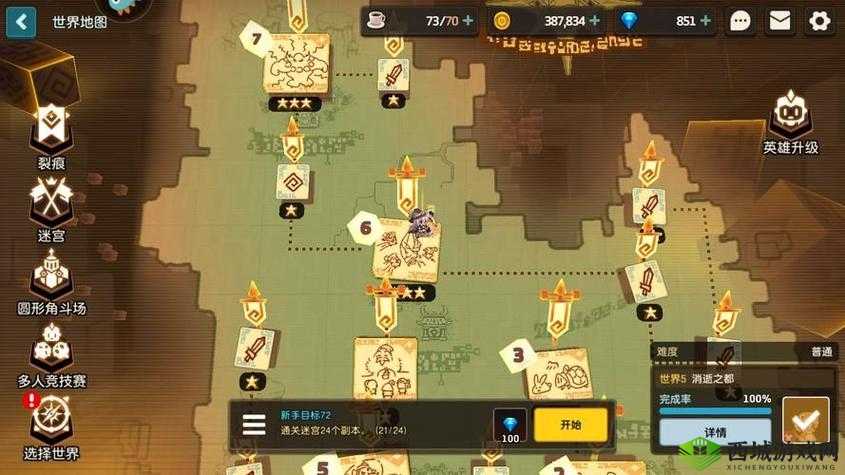The image size is (845, 475).
Task: Open settings via the gear icon
Action: [820, 21]
